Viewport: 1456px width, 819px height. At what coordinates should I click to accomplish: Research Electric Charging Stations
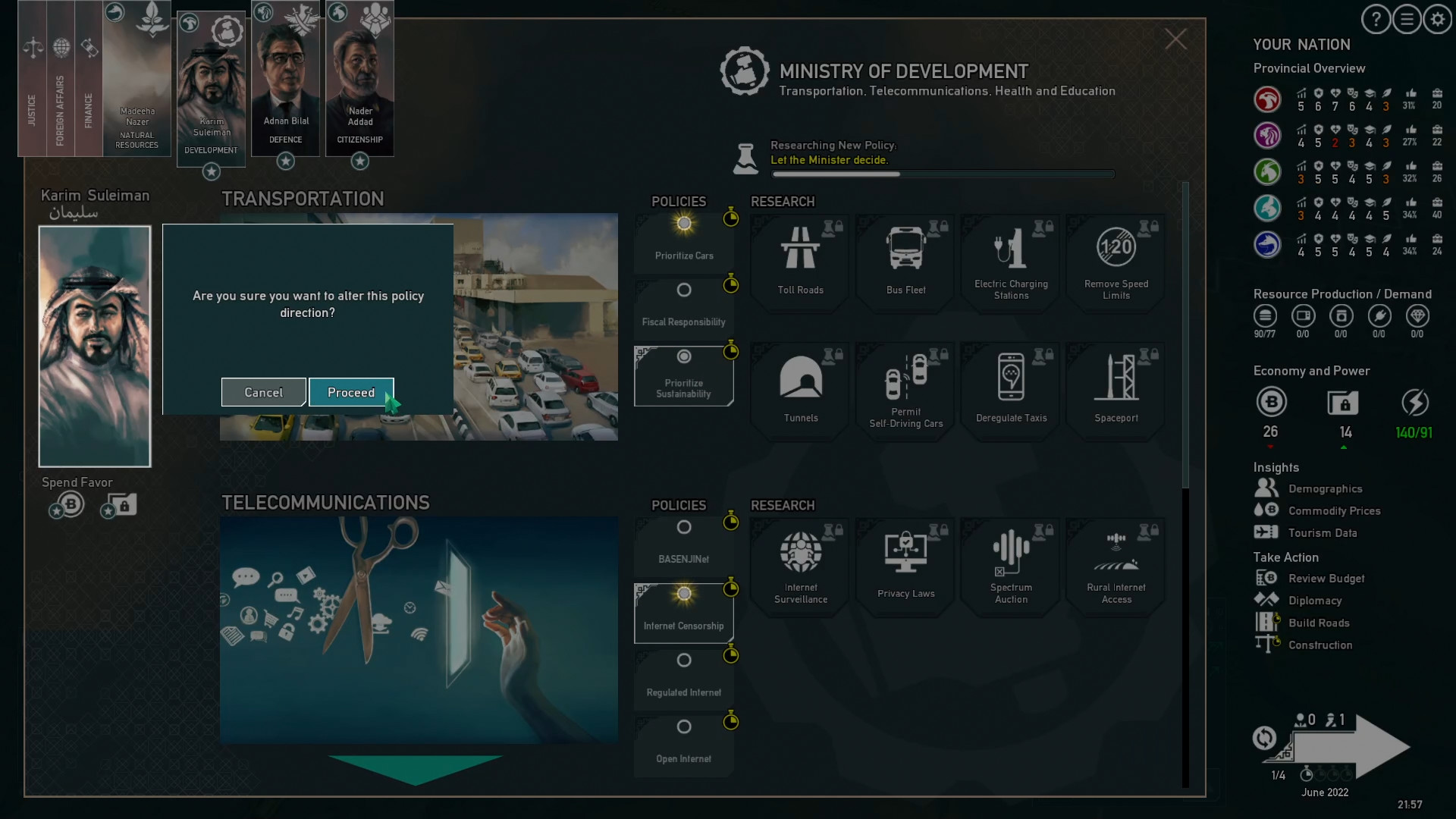(1010, 262)
